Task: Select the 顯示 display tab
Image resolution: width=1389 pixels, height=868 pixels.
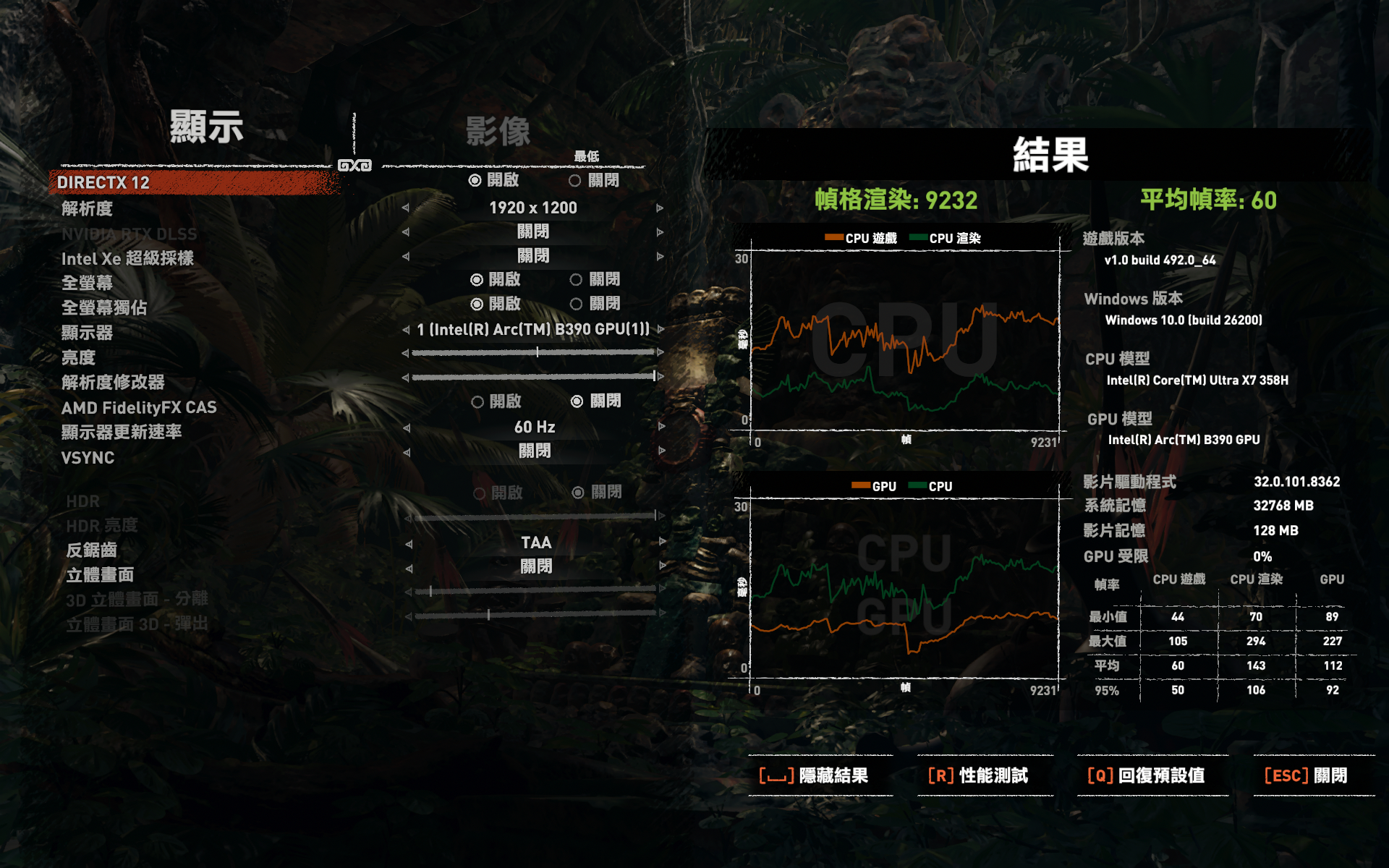Action: [206, 127]
